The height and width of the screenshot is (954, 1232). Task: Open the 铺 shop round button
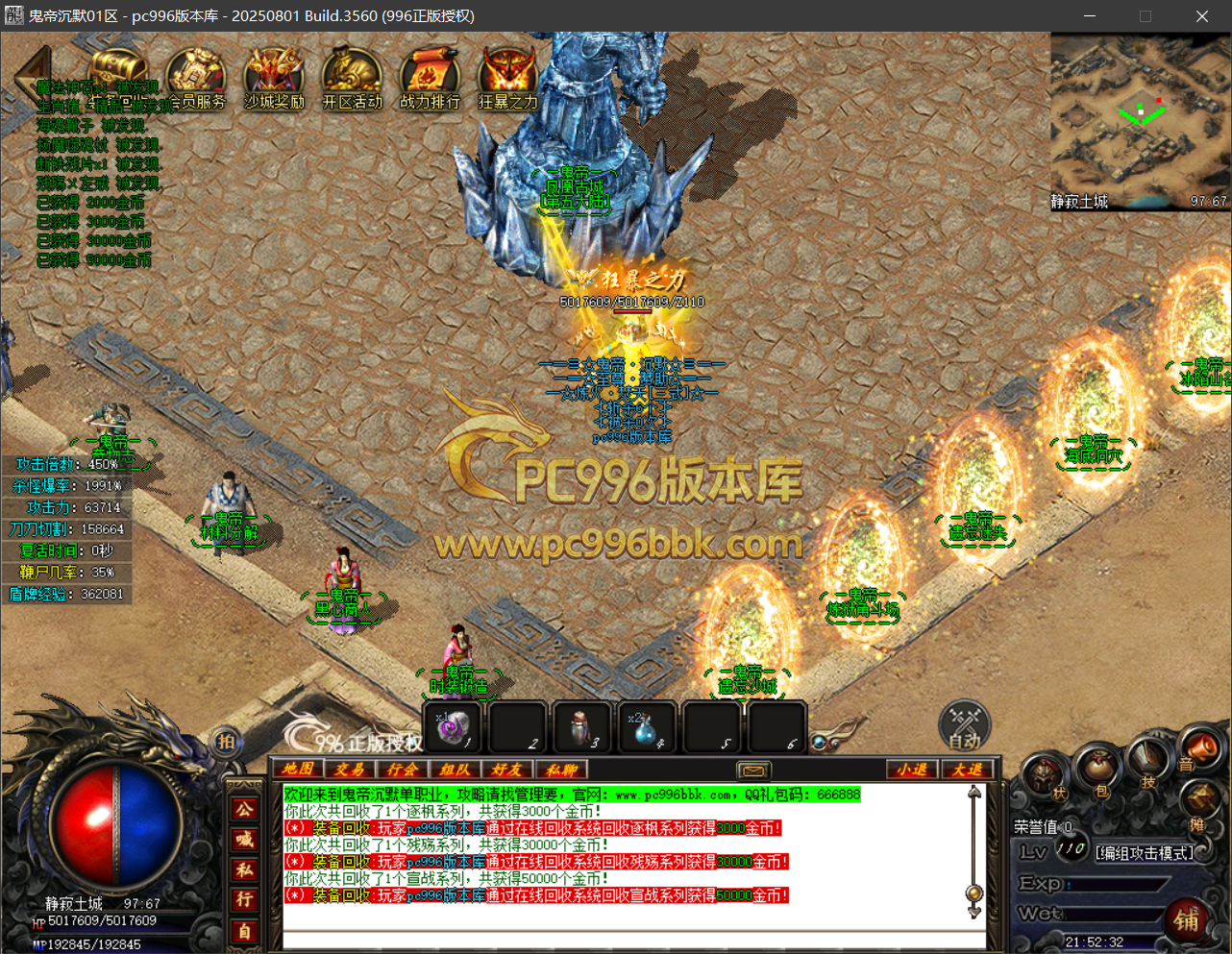click(x=1187, y=921)
